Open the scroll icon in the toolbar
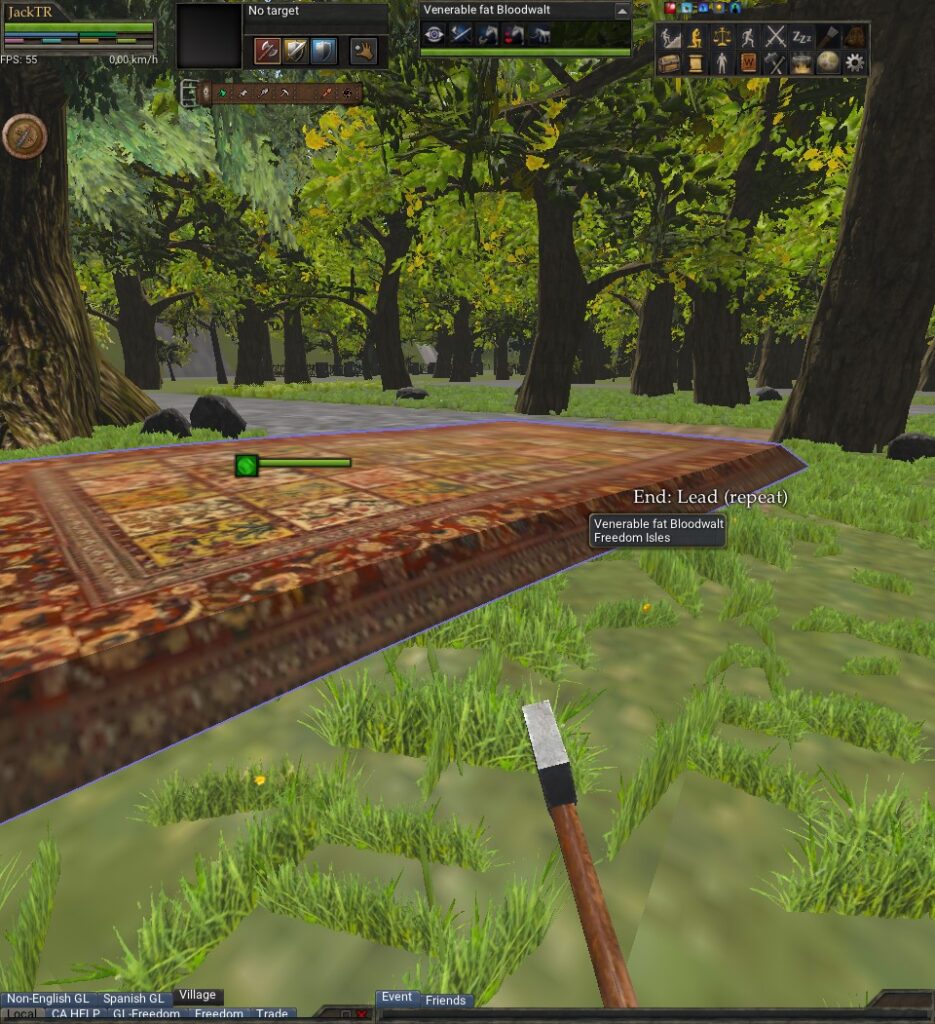Image resolution: width=935 pixels, height=1024 pixels. 696,63
